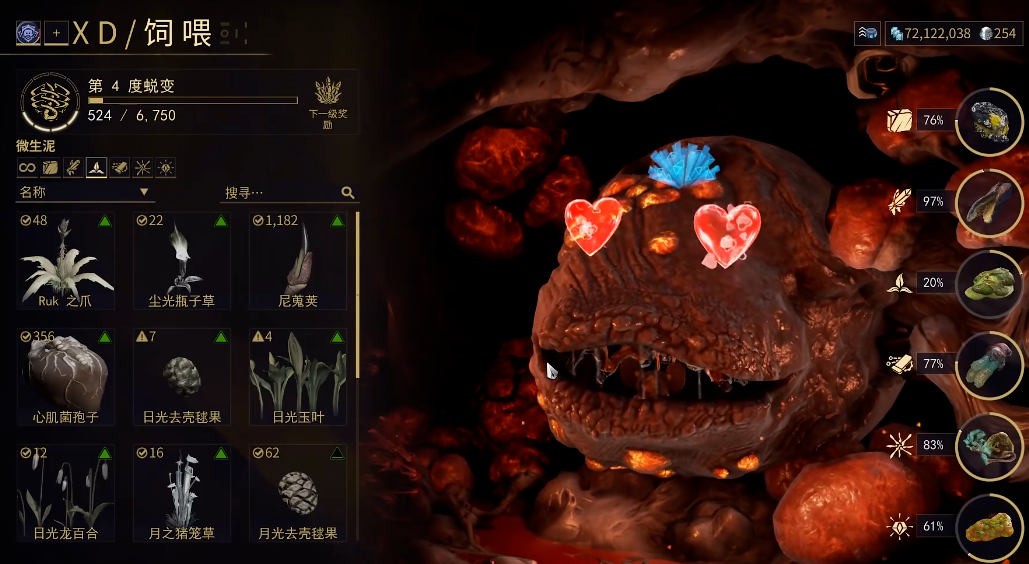The height and width of the screenshot is (564, 1029).
Task: Select the Ruk 之爪 item slot
Action: [66, 261]
